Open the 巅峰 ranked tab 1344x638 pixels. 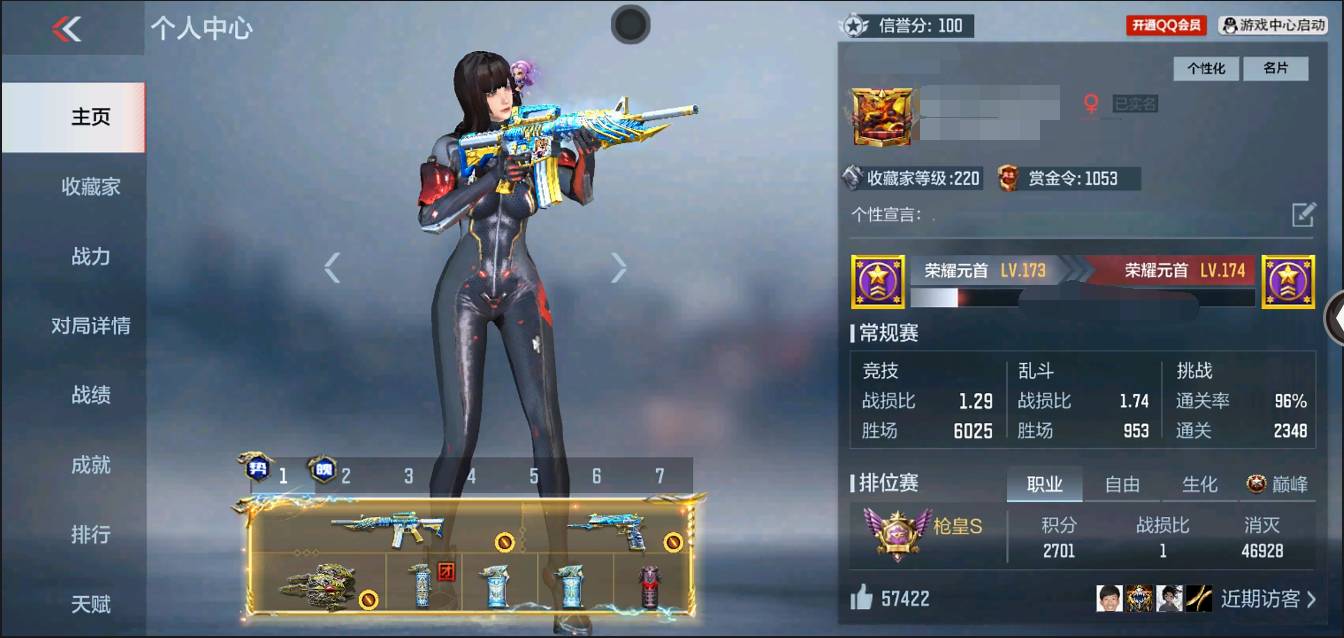1277,485
